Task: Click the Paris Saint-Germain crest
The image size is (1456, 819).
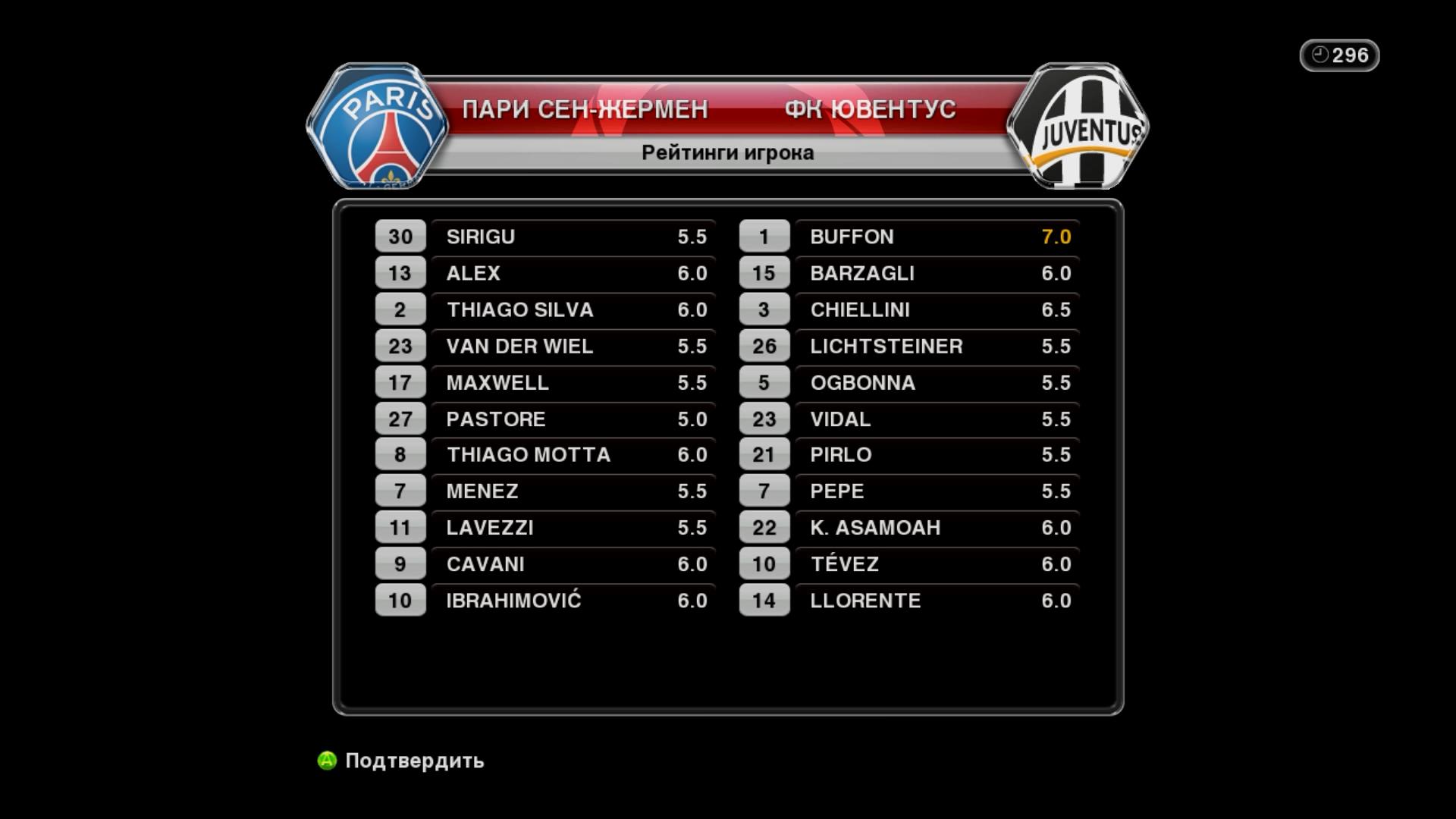Action: coord(377,127)
